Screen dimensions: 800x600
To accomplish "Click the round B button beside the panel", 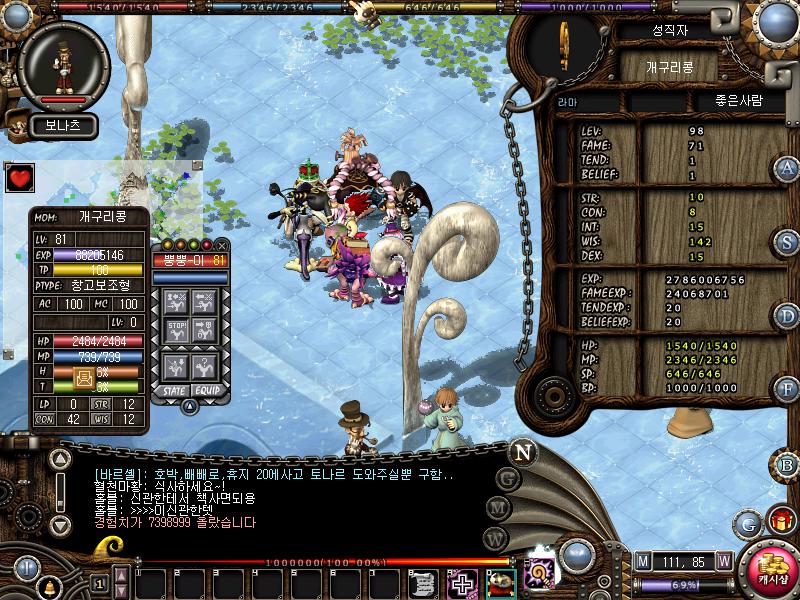I will (787, 464).
